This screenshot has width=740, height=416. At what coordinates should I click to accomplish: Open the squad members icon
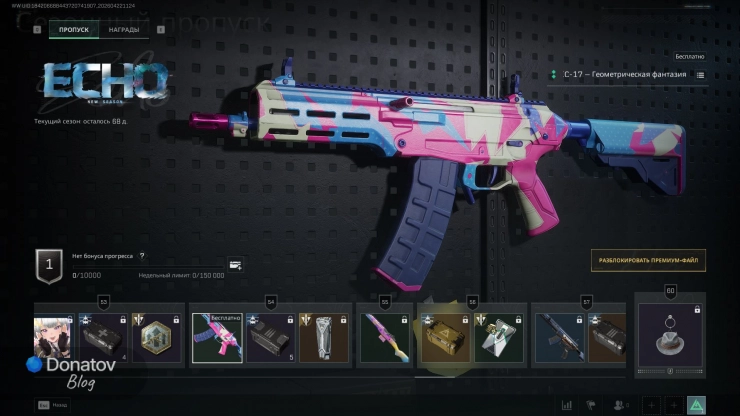click(x=620, y=405)
